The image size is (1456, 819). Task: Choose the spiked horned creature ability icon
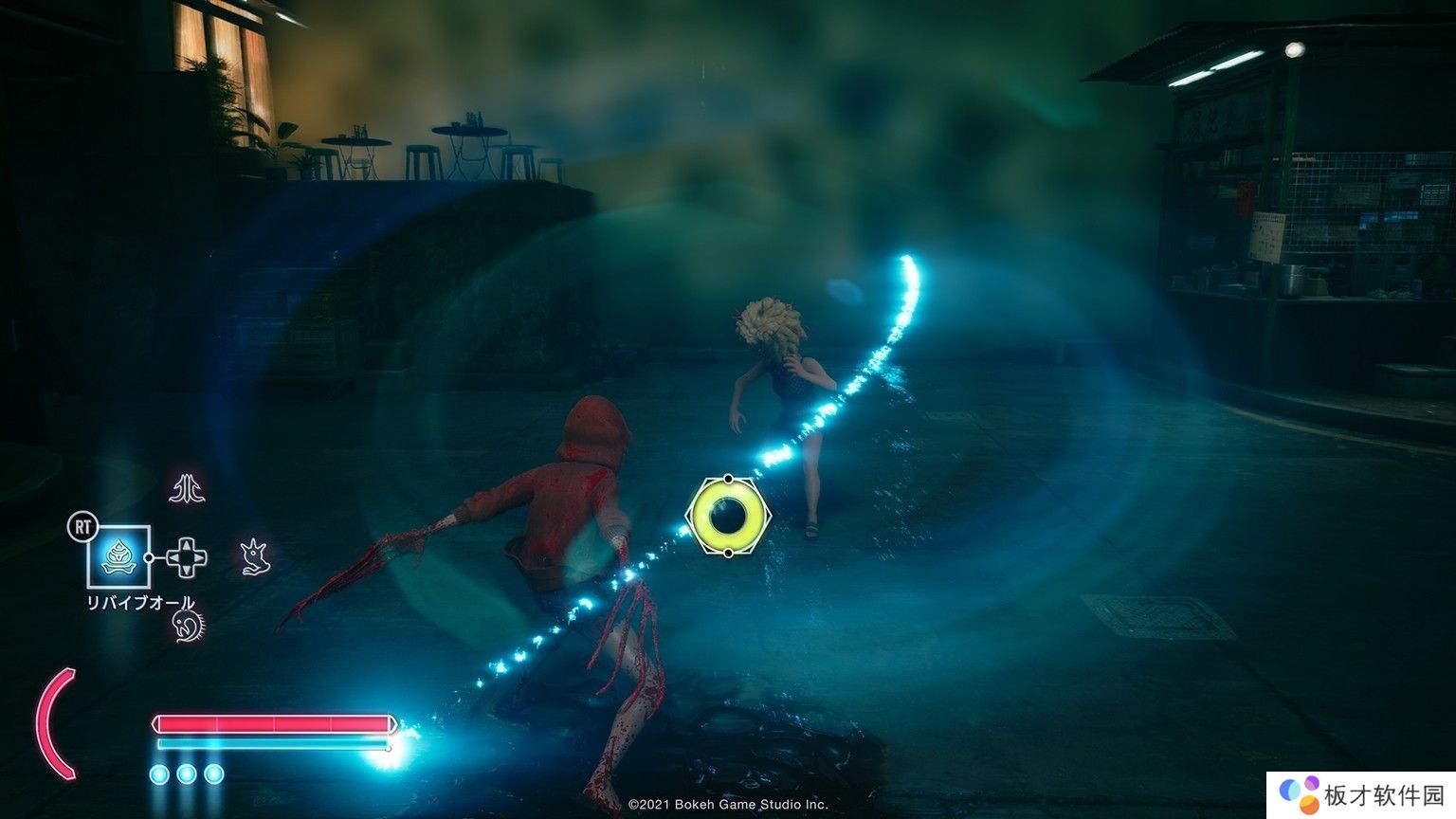(x=254, y=556)
